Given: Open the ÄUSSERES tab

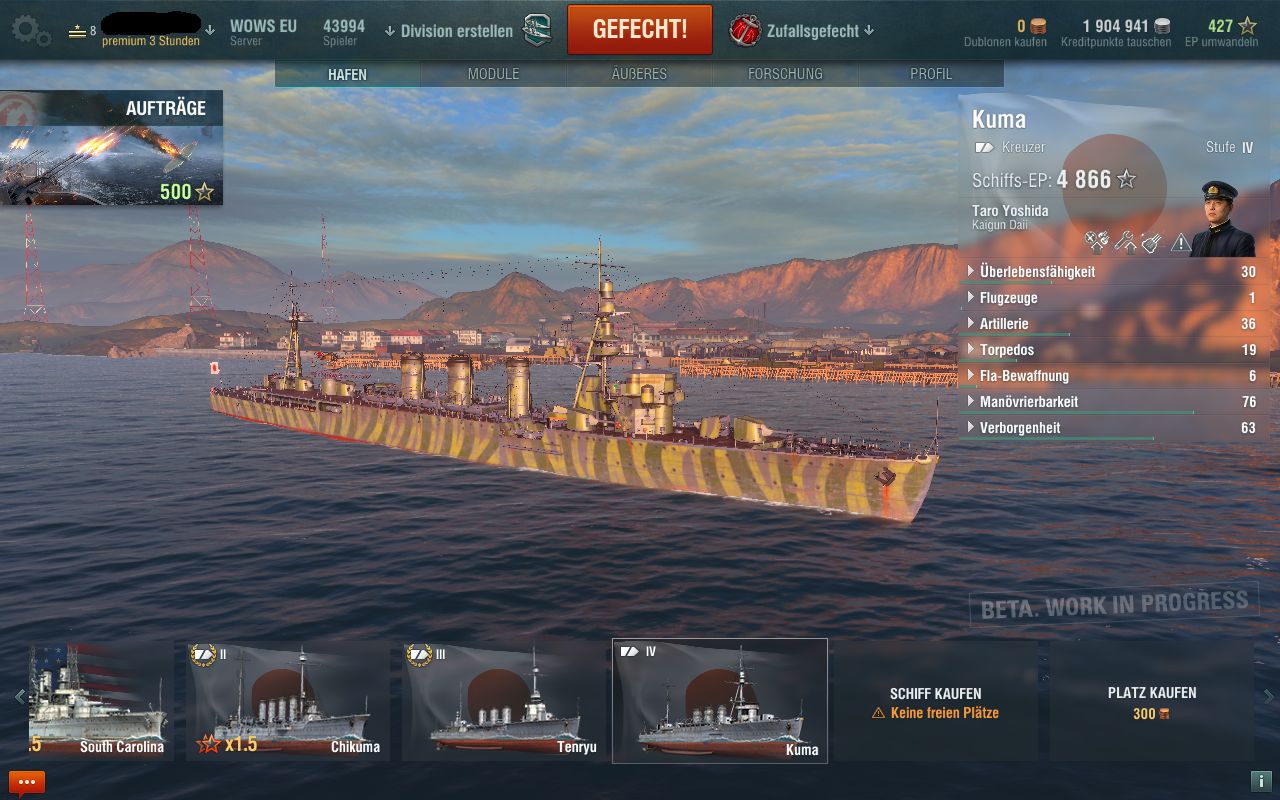Looking at the screenshot, I should tap(639, 74).
